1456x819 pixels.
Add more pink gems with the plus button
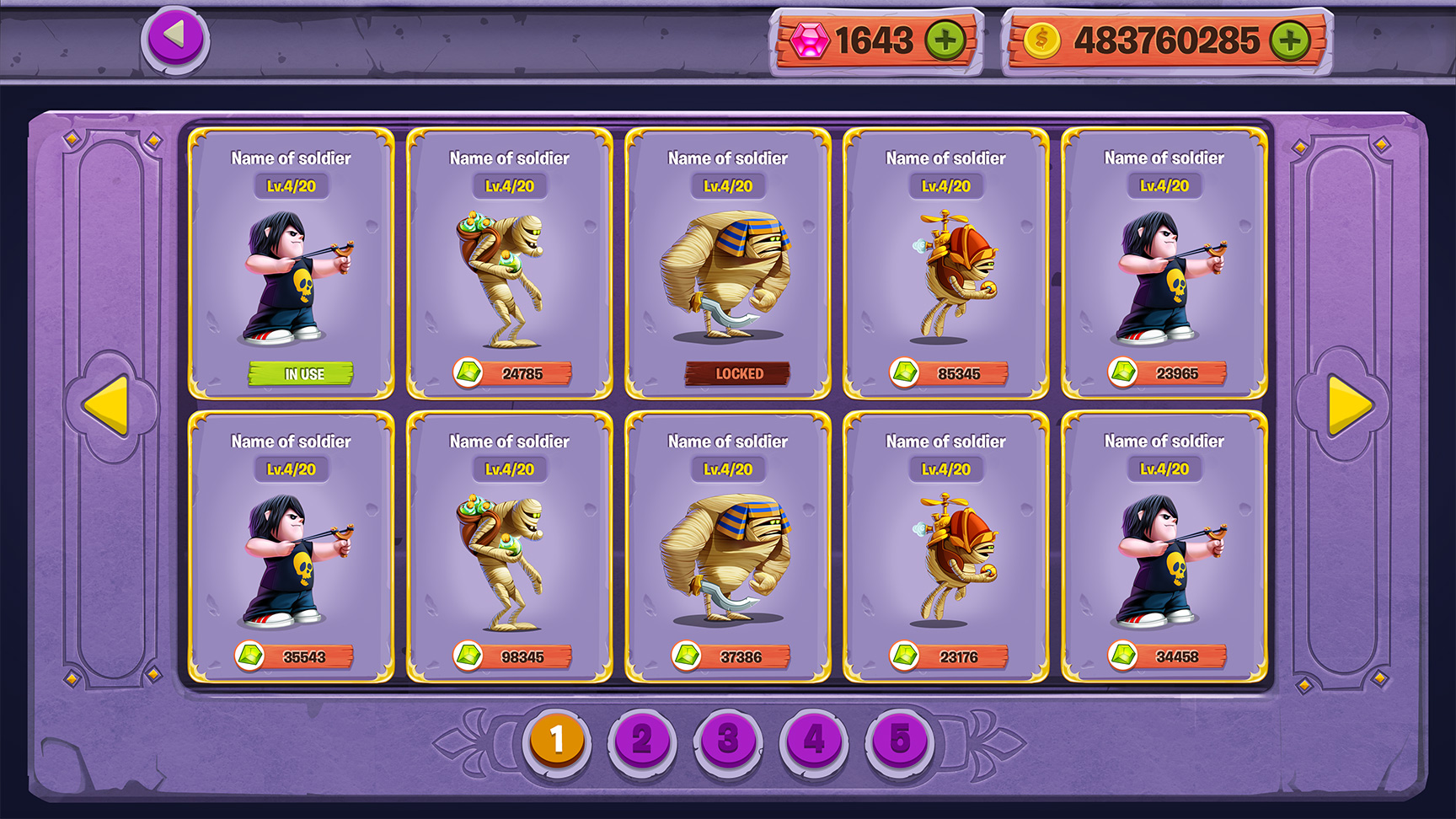[945, 40]
